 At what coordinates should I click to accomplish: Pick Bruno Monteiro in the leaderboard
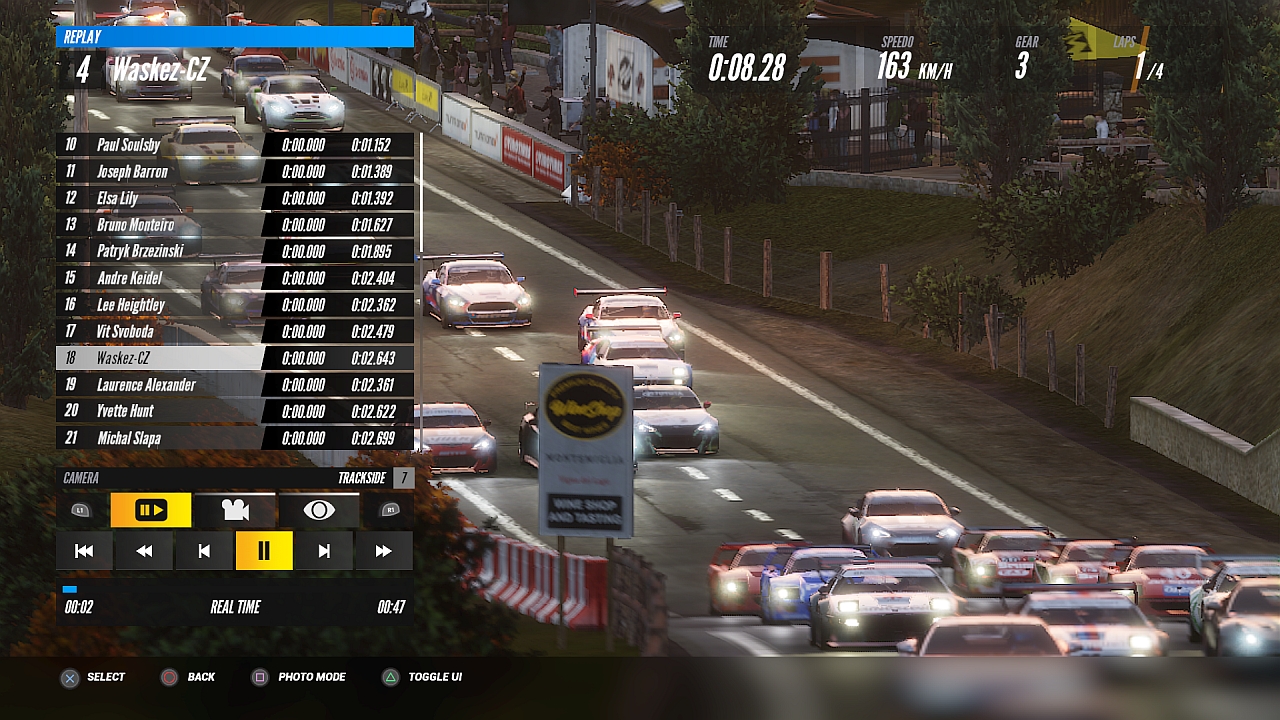point(160,225)
